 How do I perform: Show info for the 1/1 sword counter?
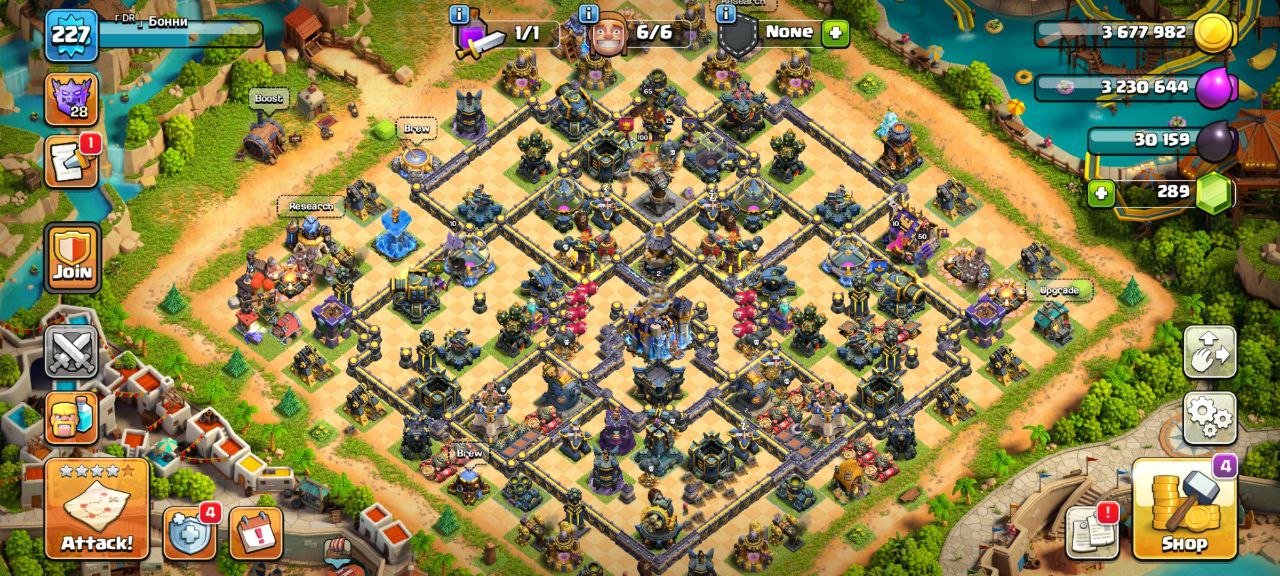click(x=459, y=14)
